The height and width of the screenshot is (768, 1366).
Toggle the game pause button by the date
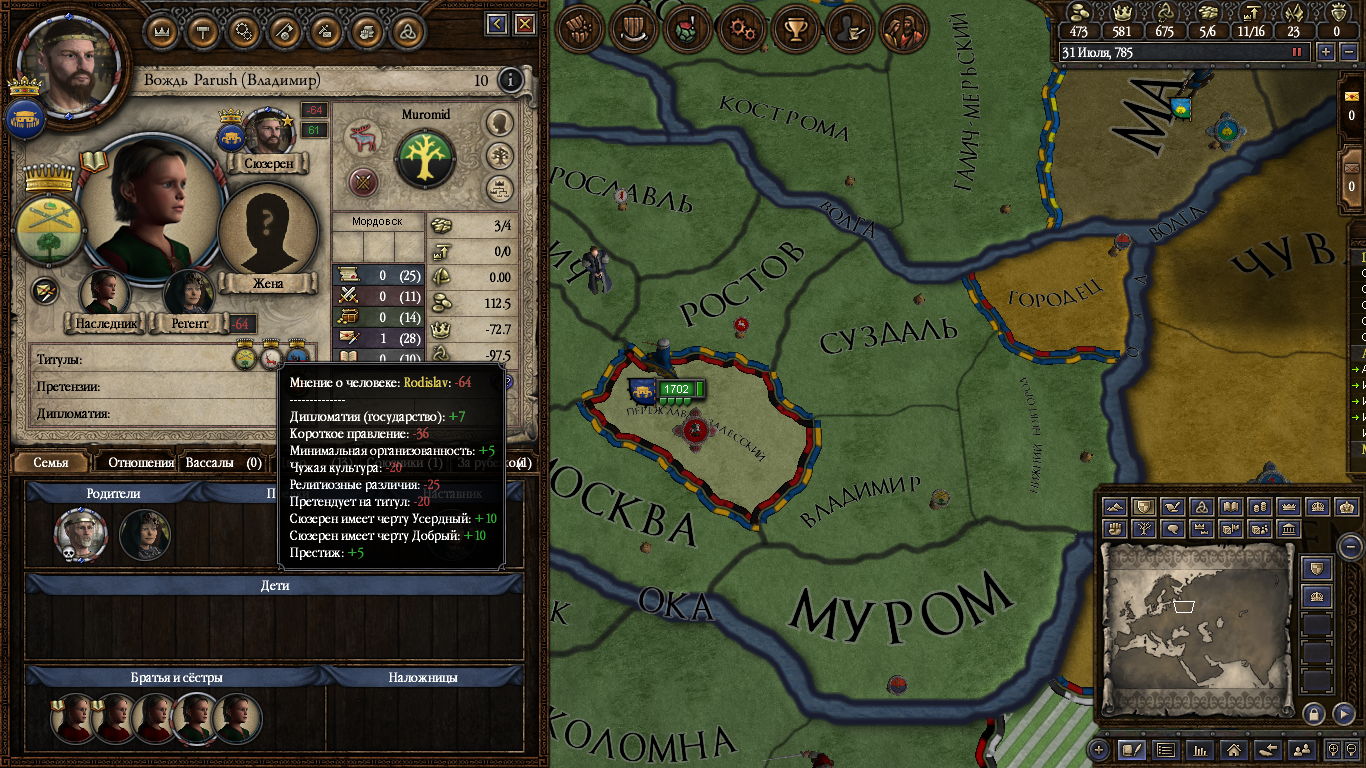pyautogui.click(x=1298, y=52)
